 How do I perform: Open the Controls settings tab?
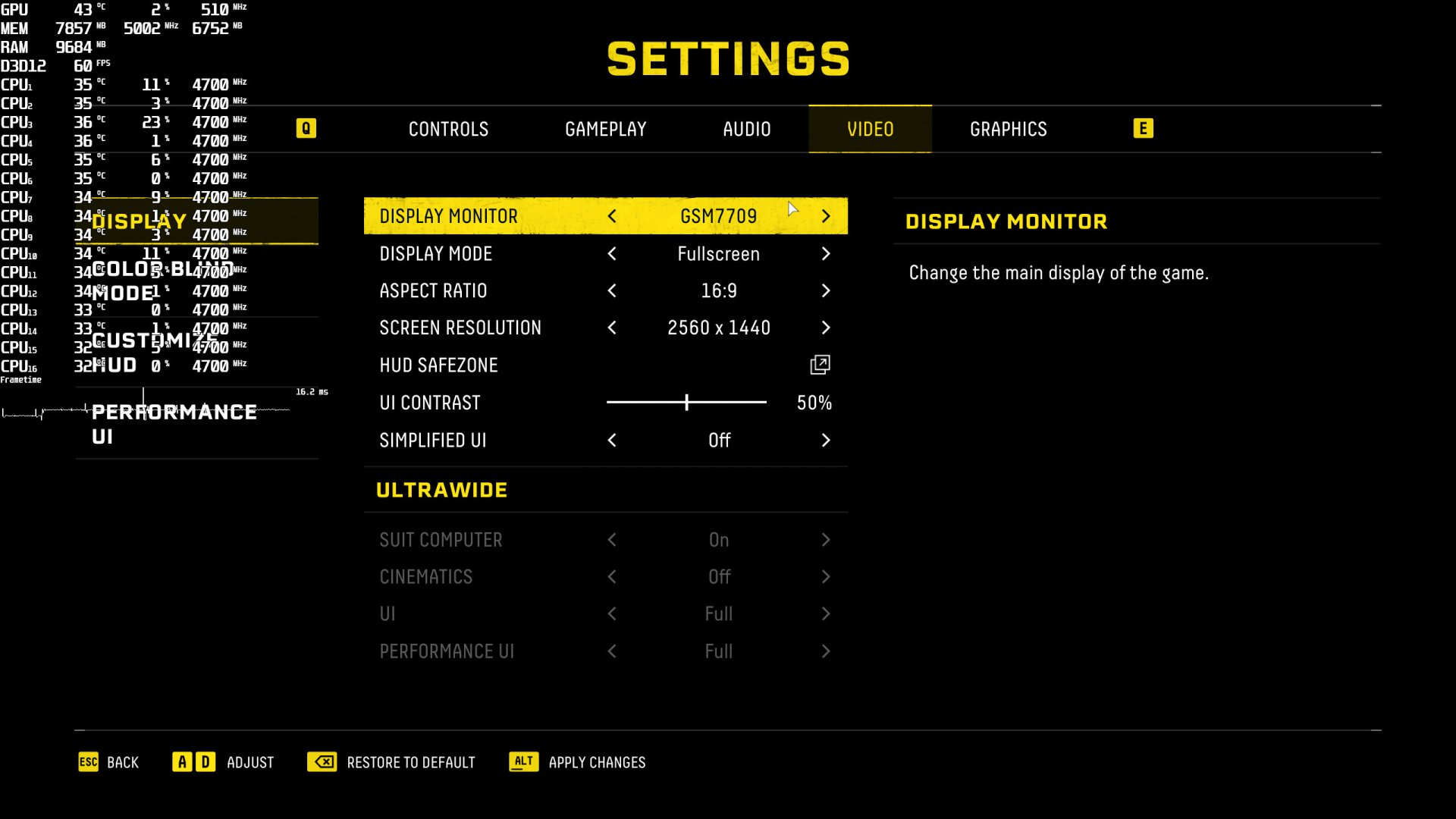coord(448,129)
